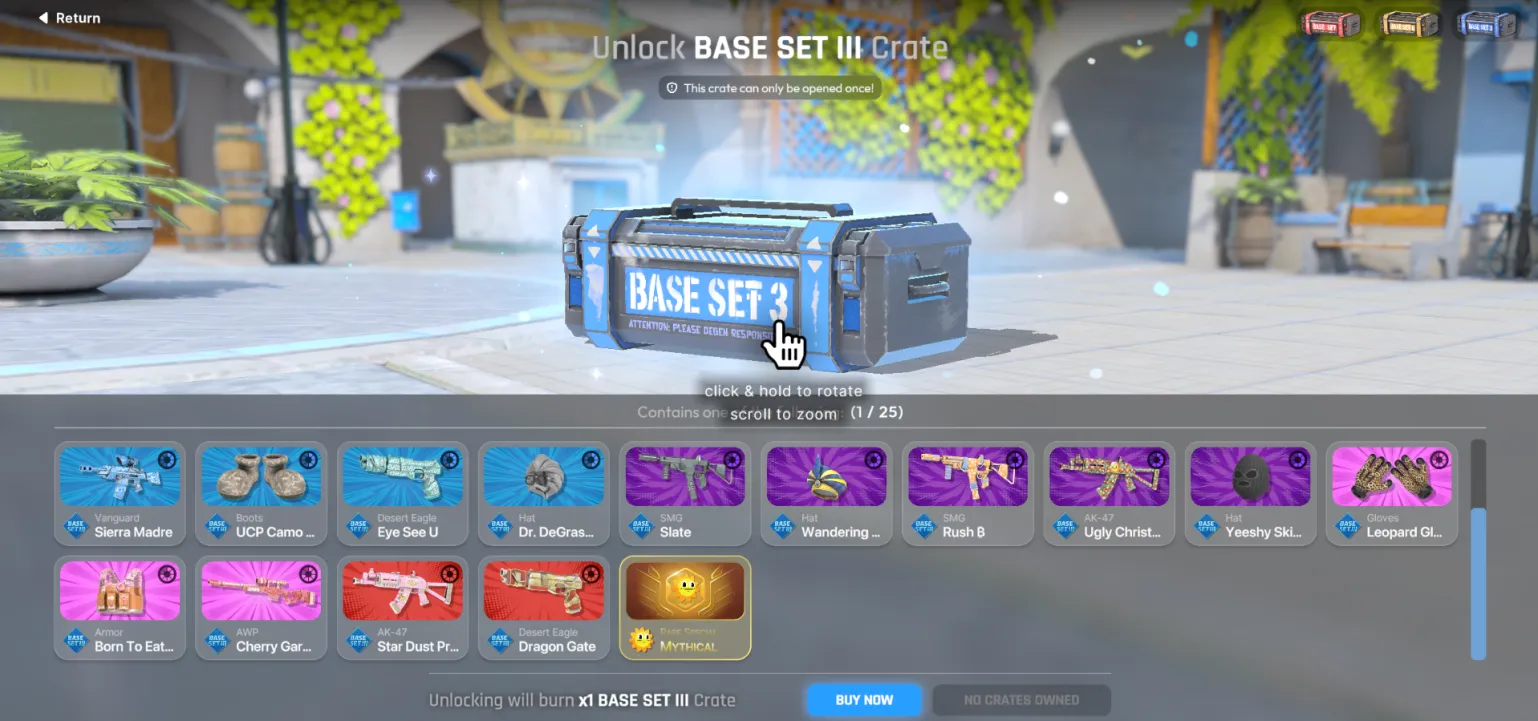Inspect the AK-47 Star Dust skin
Viewport: 1538px width, 721px height.
click(x=403, y=608)
